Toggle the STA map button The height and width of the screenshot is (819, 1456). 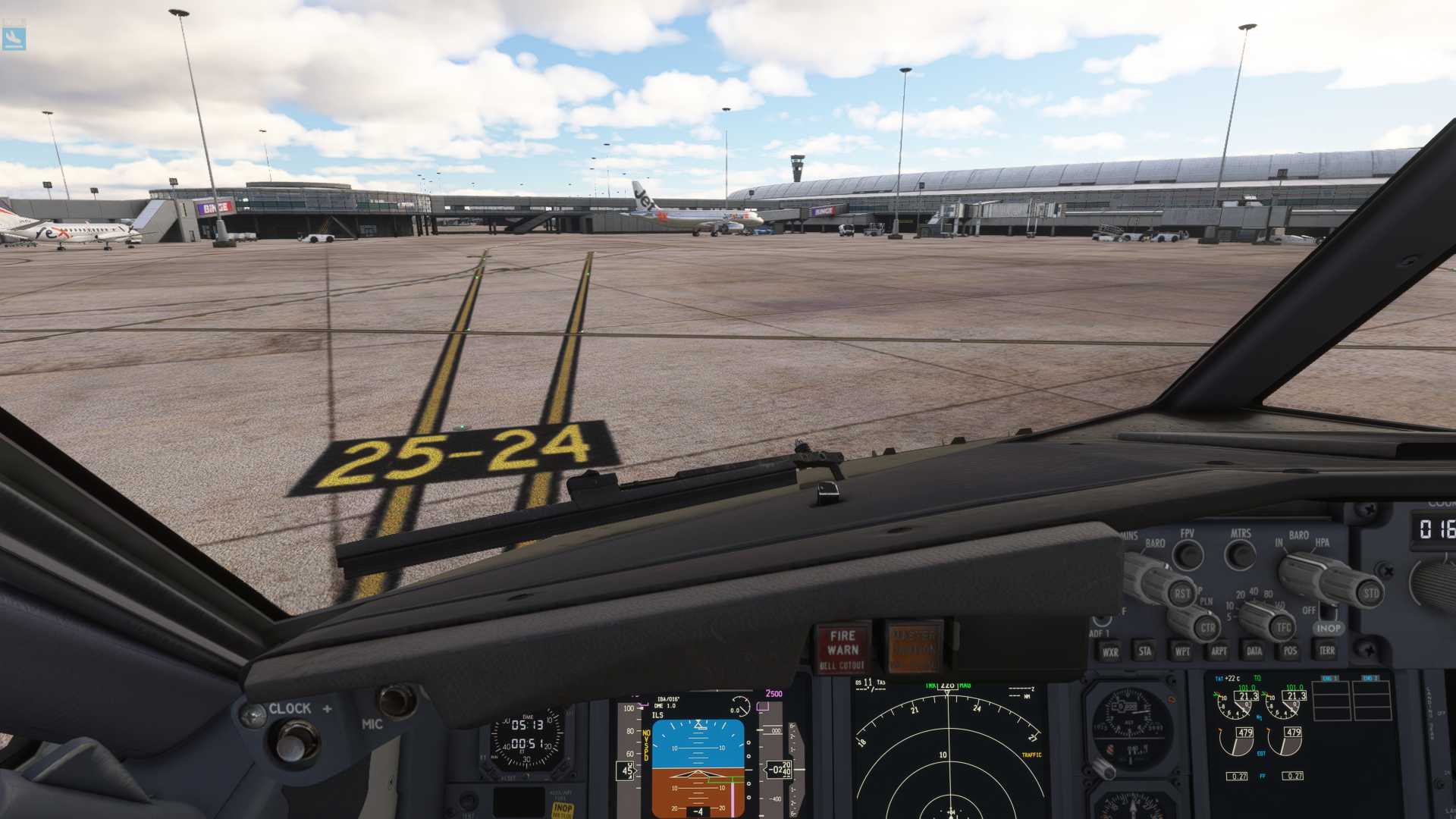[x=1145, y=651]
